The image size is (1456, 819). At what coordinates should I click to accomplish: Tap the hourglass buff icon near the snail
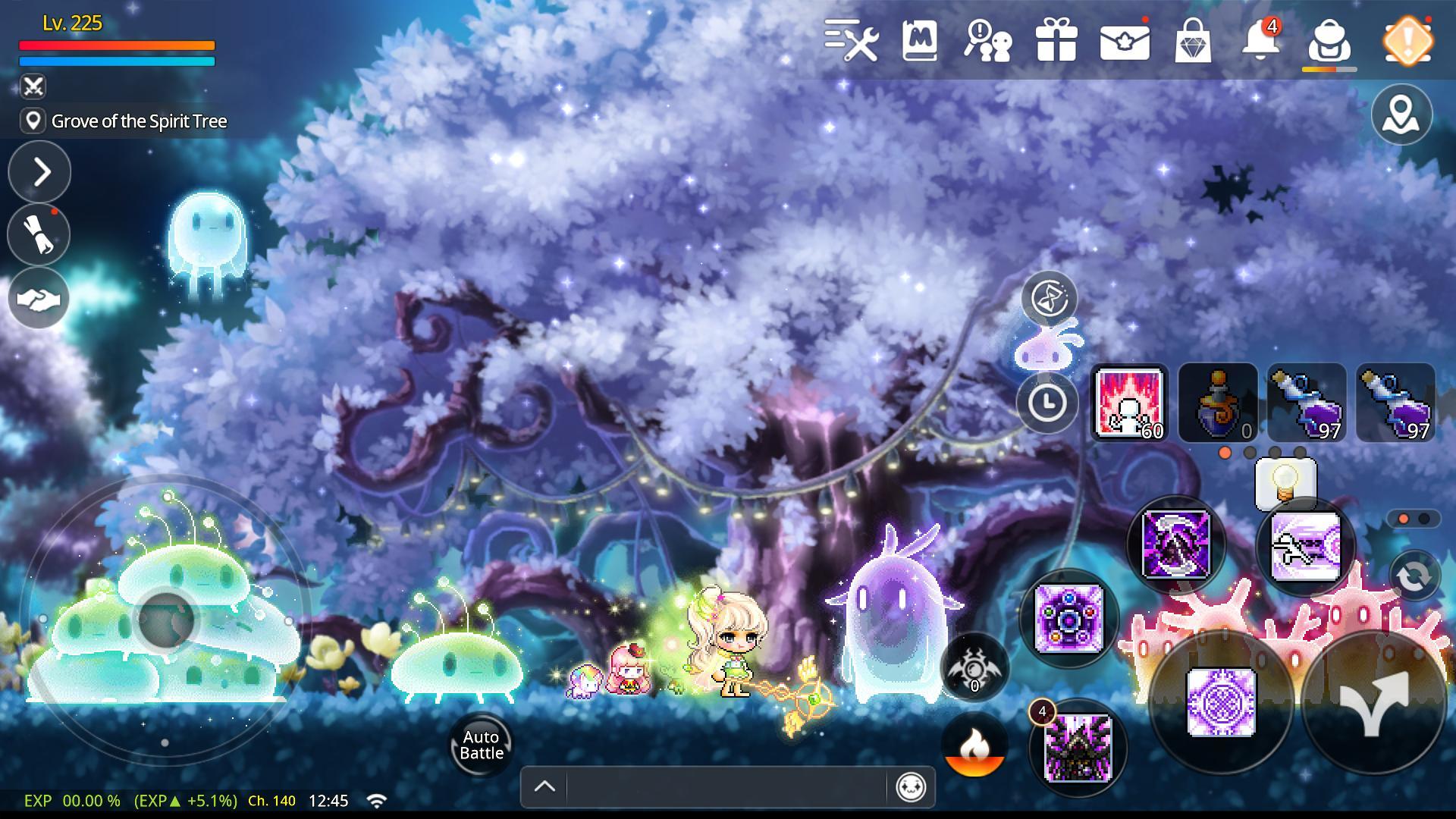click(1050, 298)
